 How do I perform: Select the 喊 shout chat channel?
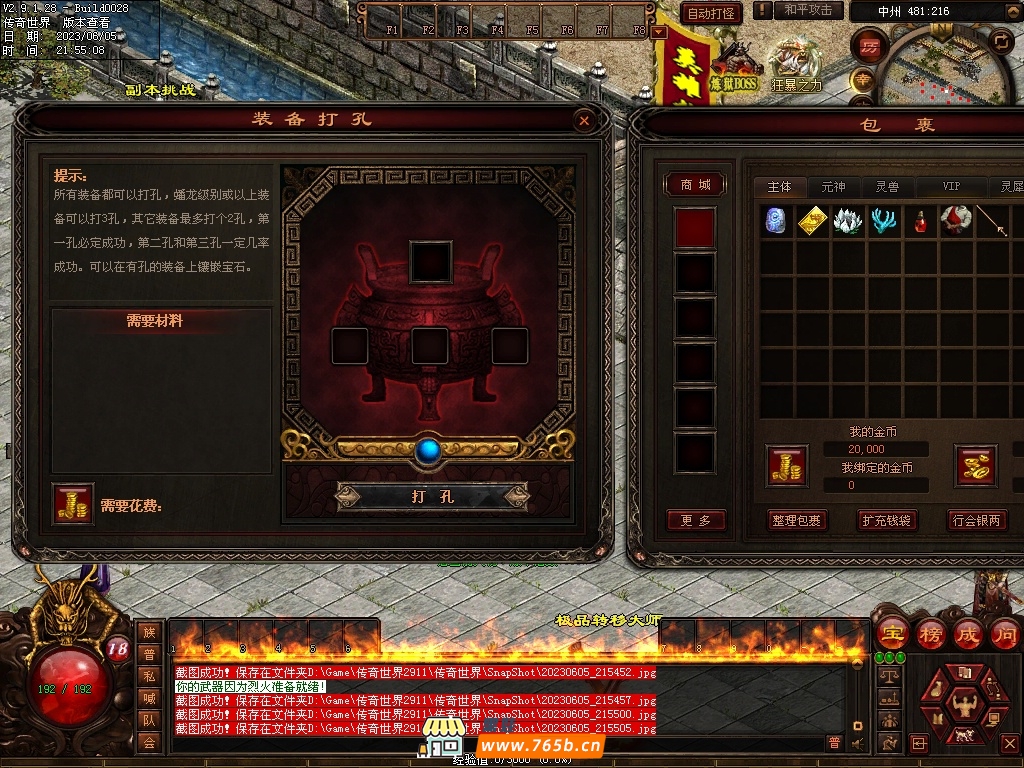click(149, 698)
